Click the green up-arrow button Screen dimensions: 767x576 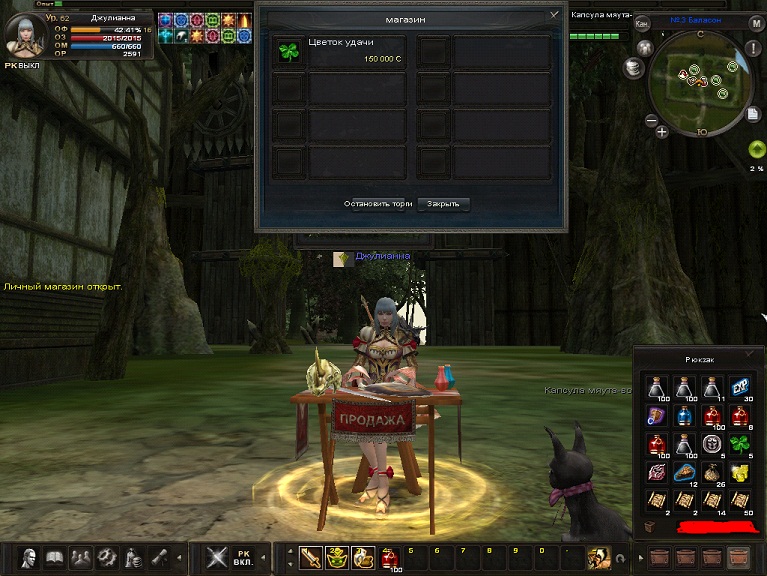coord(756,149)
